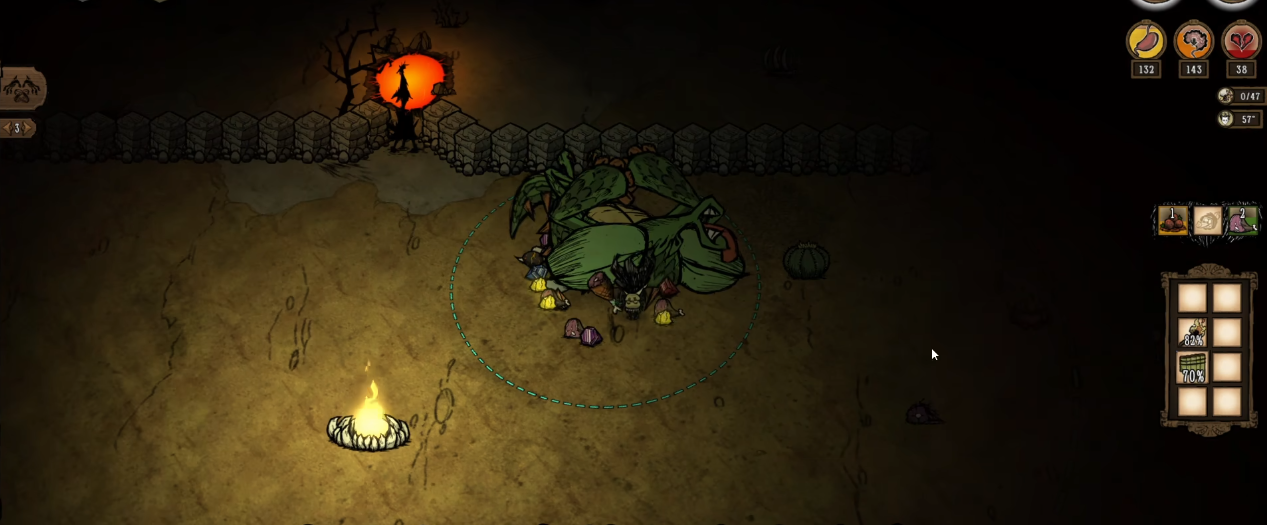This screenshot has width=1267, height=525.
Task: Select the torch slot showing 82%
Action: coord(1193,333)
